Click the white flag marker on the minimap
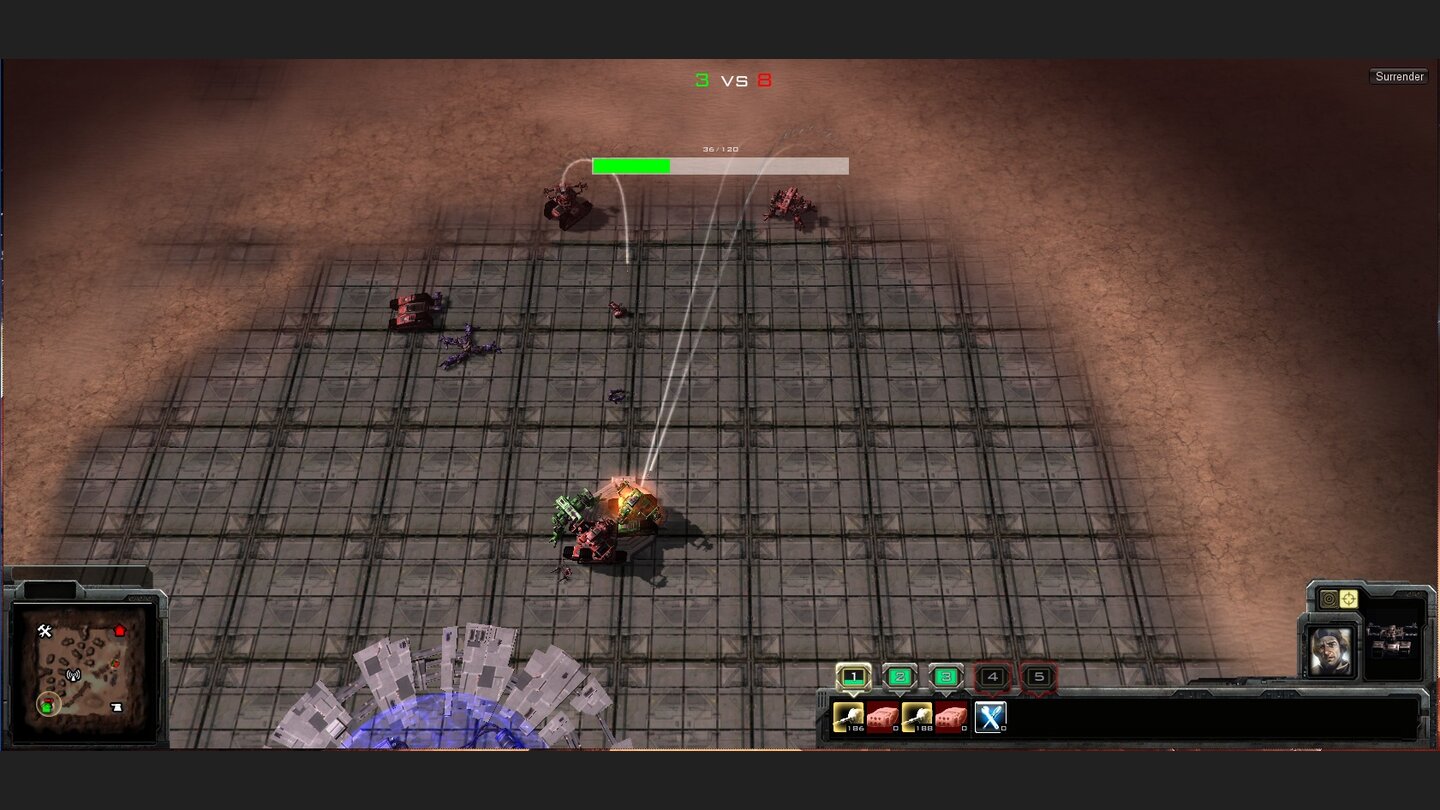1440x810 pixels. 118,706
